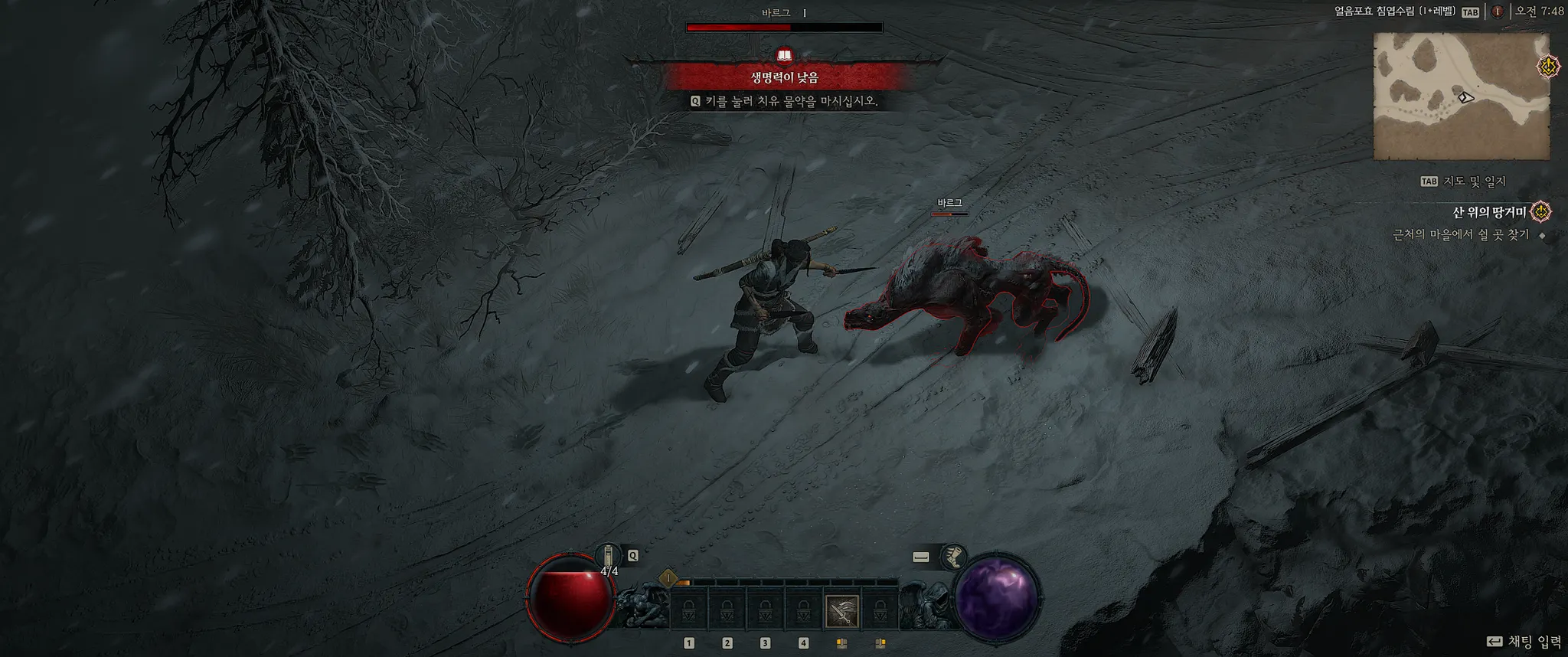
Task: Use the healing potion icon showing 4/4
Action: [x=608, y=556]
